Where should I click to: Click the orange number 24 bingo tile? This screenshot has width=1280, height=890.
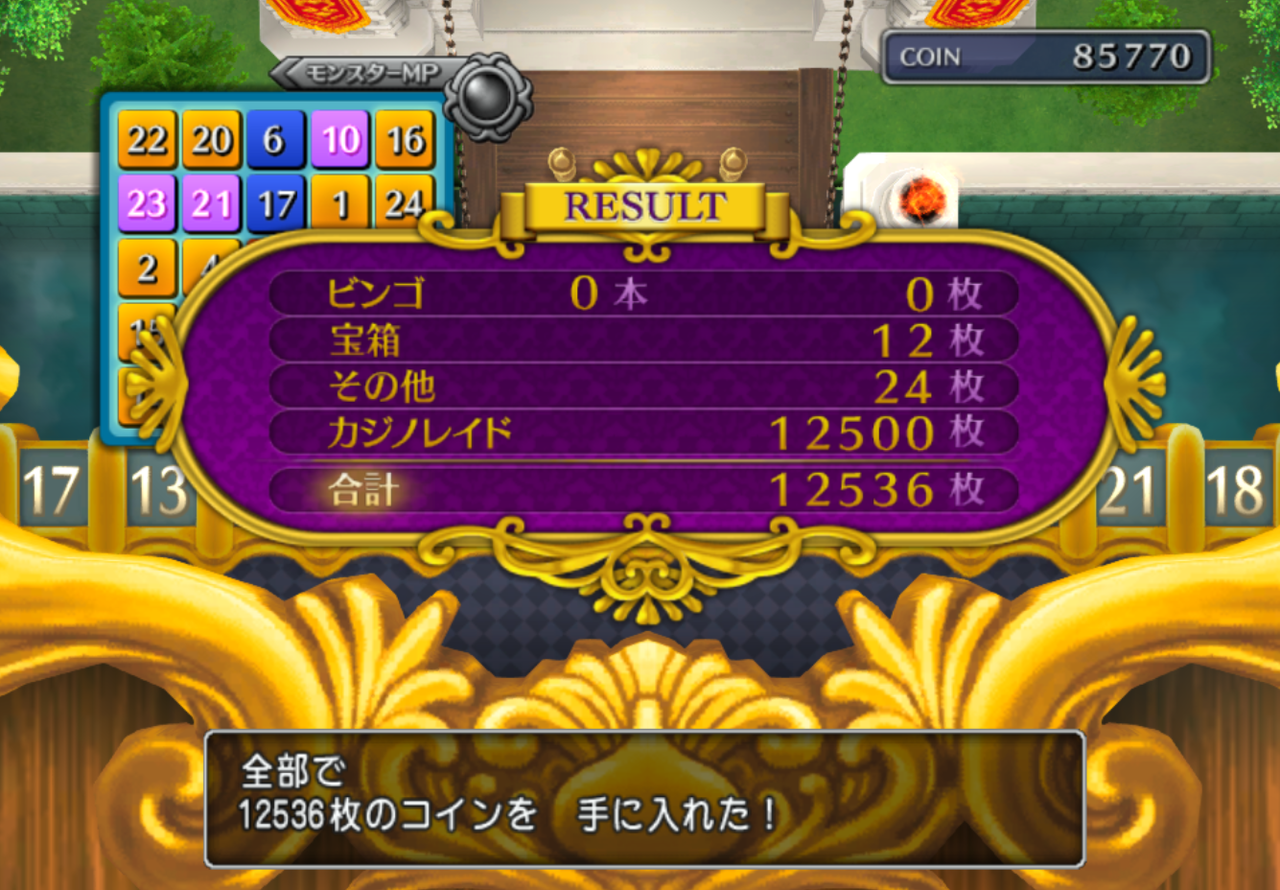point(406,201)
